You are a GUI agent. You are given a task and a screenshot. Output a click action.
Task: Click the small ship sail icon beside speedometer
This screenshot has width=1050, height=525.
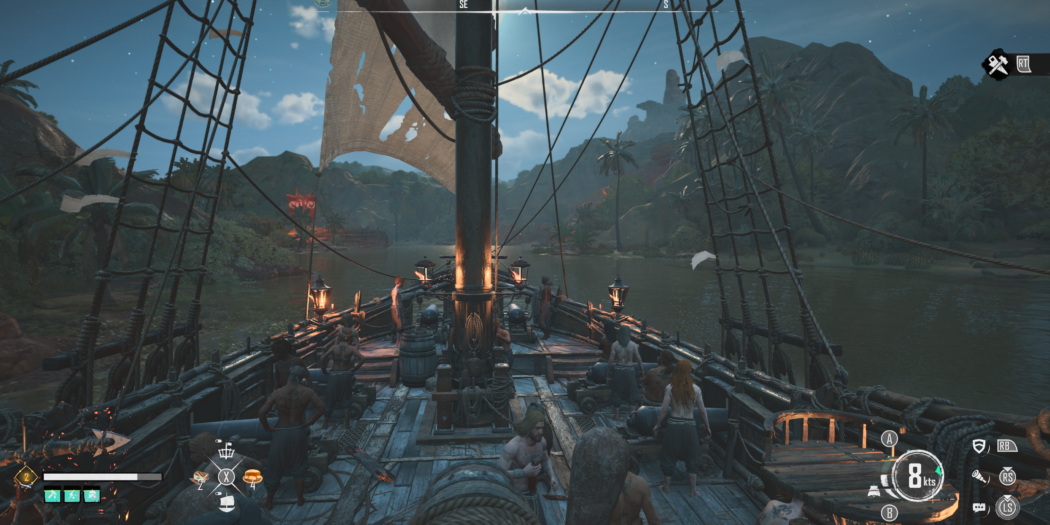point(874,492)
